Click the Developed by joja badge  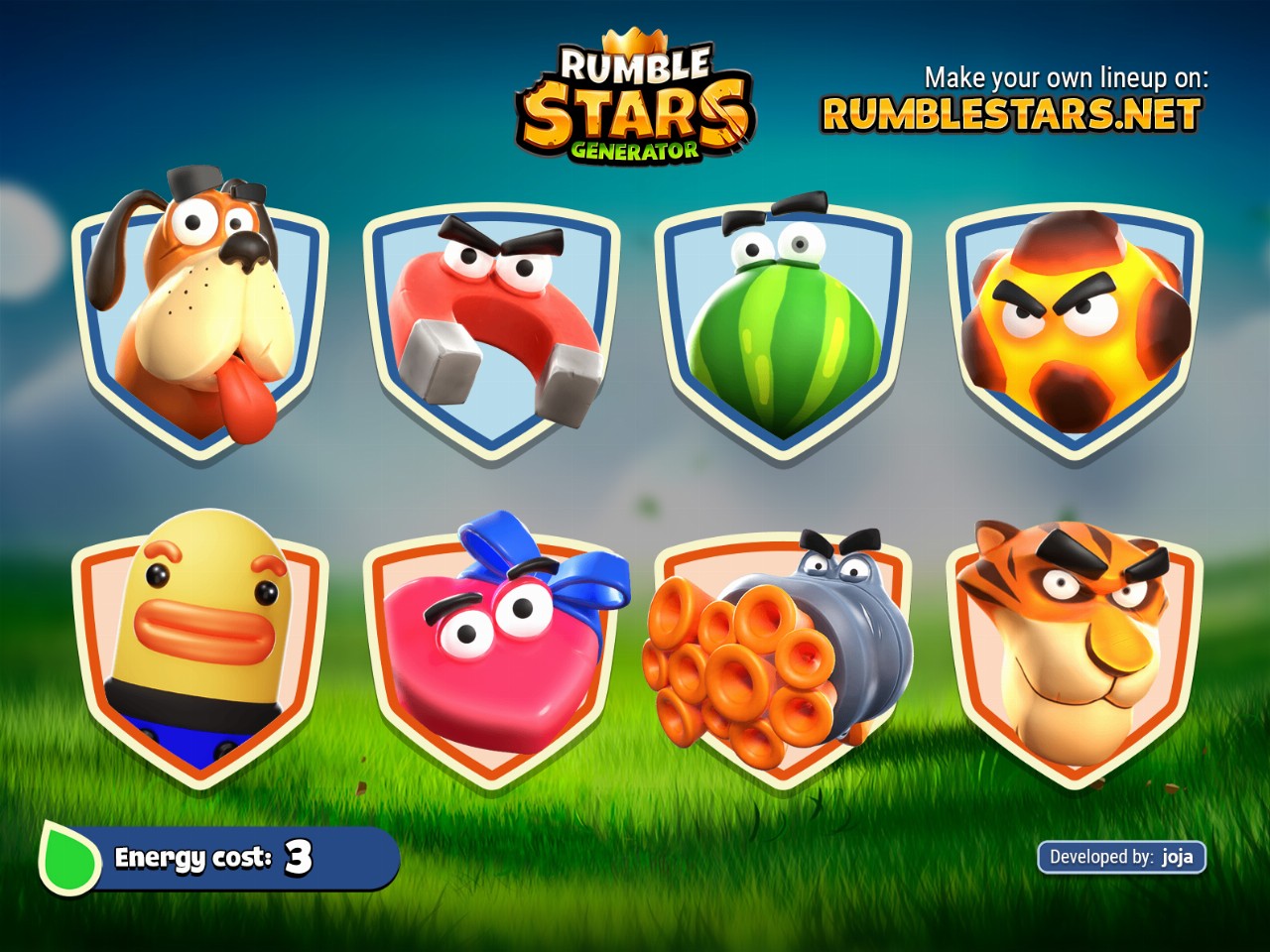pyautogui.click(x=1121, y=857)
